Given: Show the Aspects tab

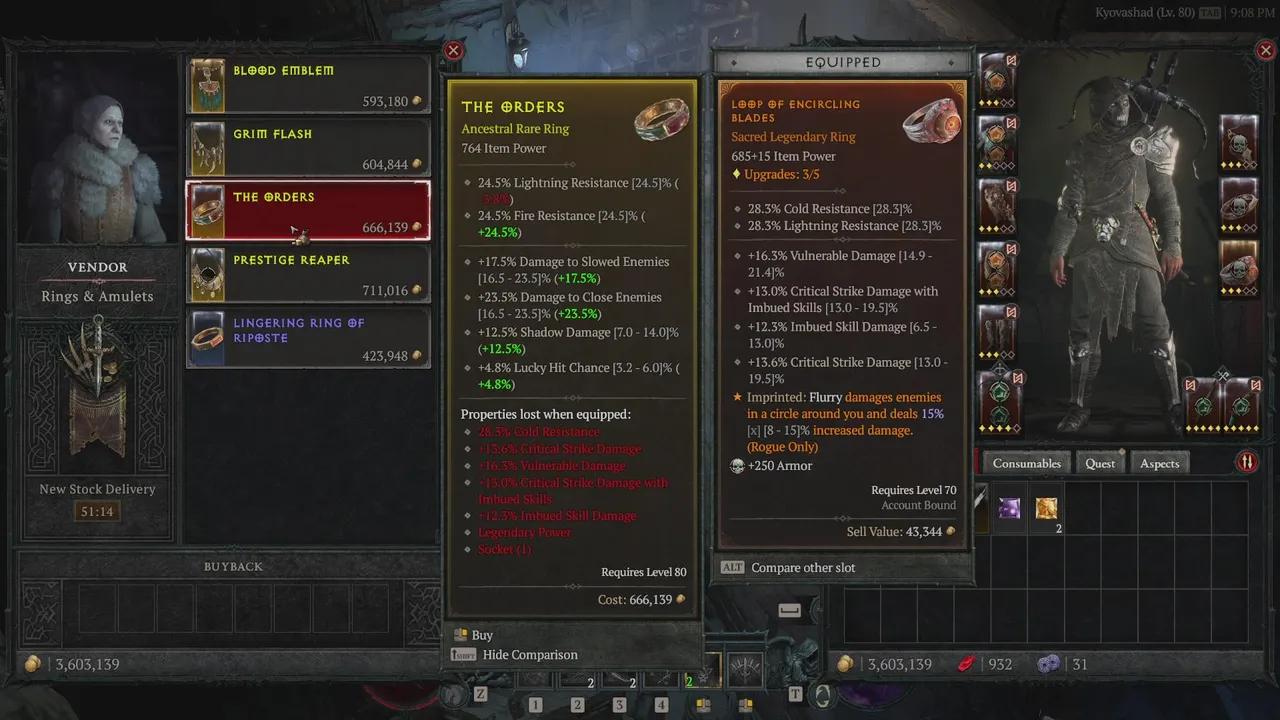Looking at the screenshot, I should (1159, 463).
